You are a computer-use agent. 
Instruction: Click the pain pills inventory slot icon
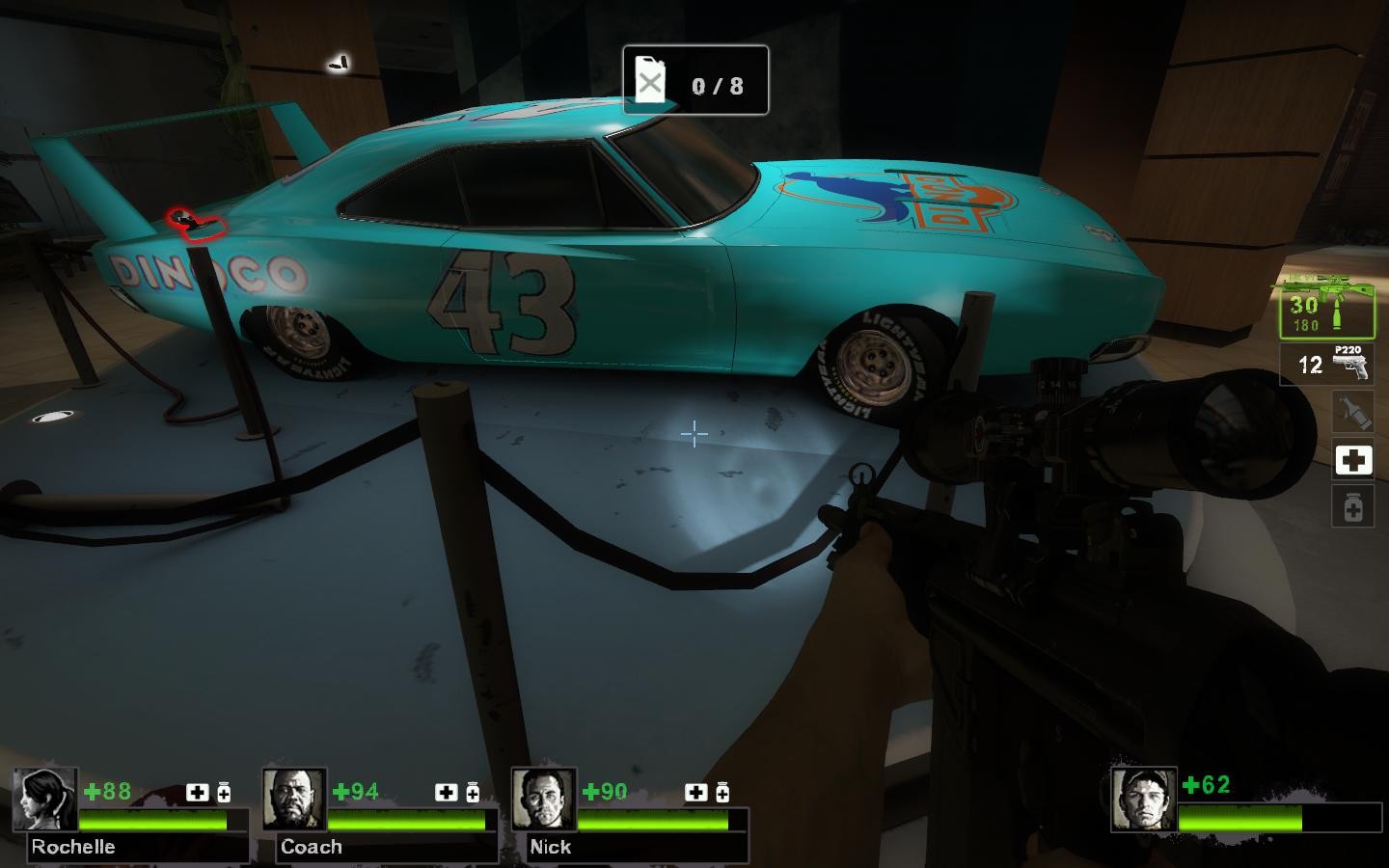[1354, 504]
